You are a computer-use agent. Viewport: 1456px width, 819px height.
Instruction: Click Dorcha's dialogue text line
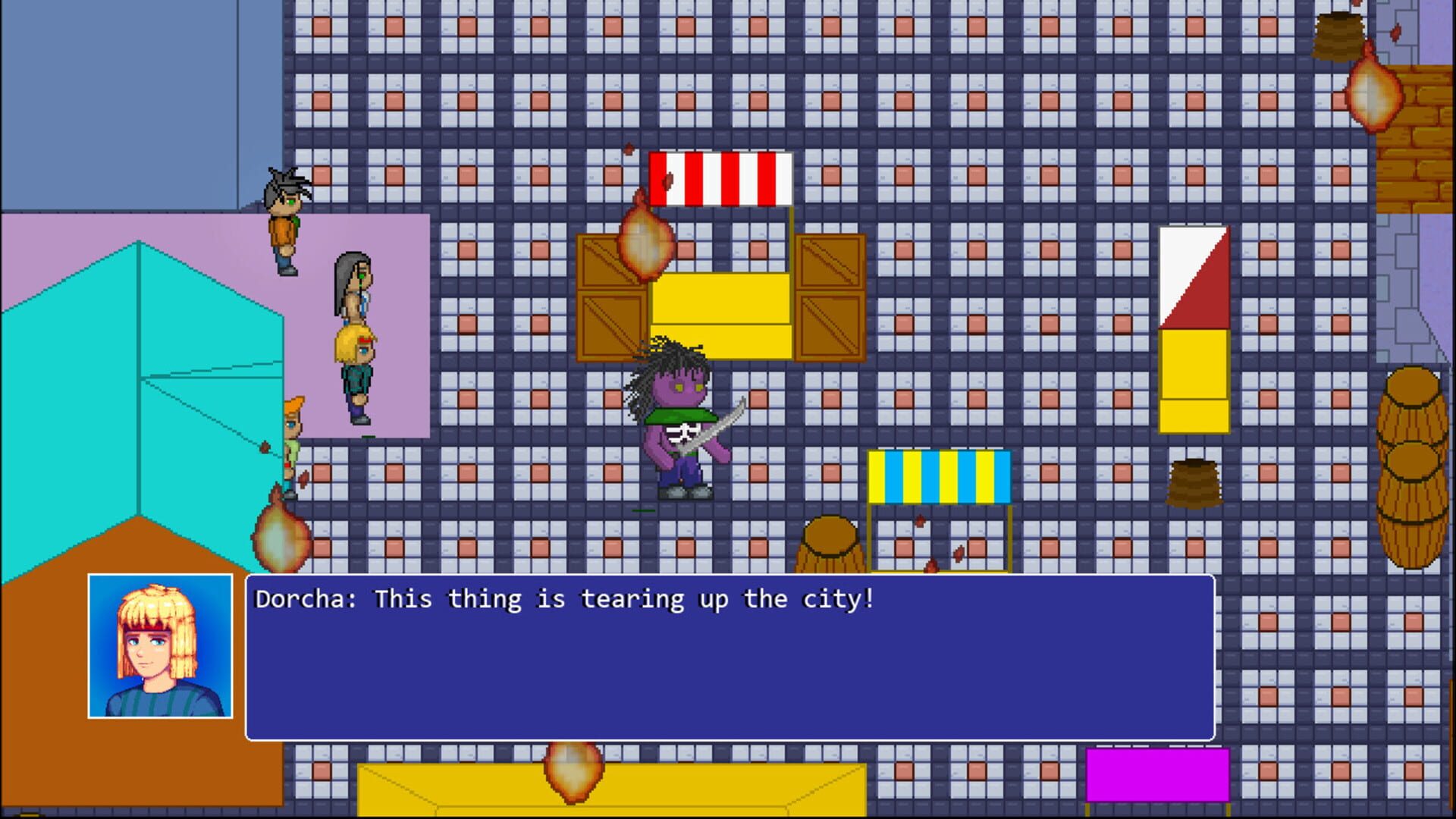[561, 599]
